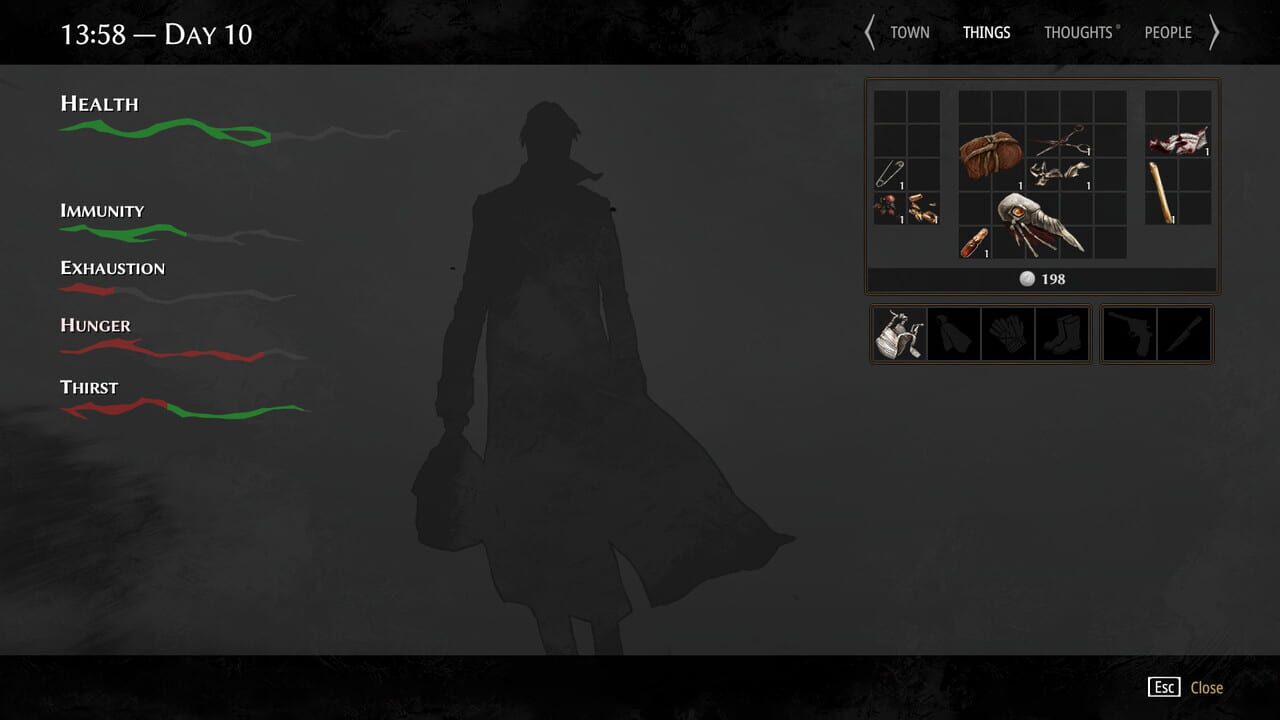Click the right arrow to switch screens
1280x720 pixels.
pyautogui.click(x=1214, y=32)
